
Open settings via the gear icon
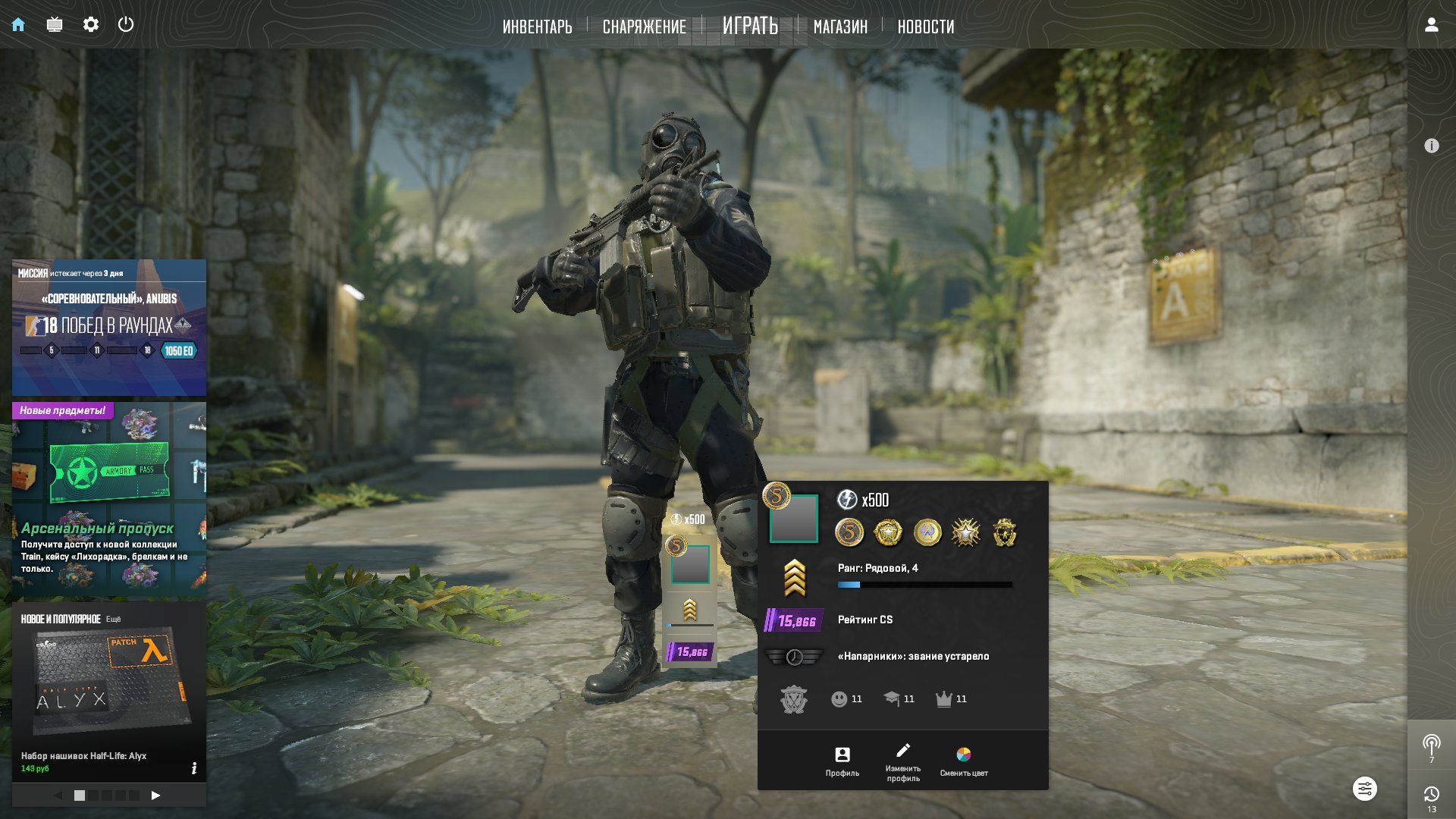[x=91, y=24]
